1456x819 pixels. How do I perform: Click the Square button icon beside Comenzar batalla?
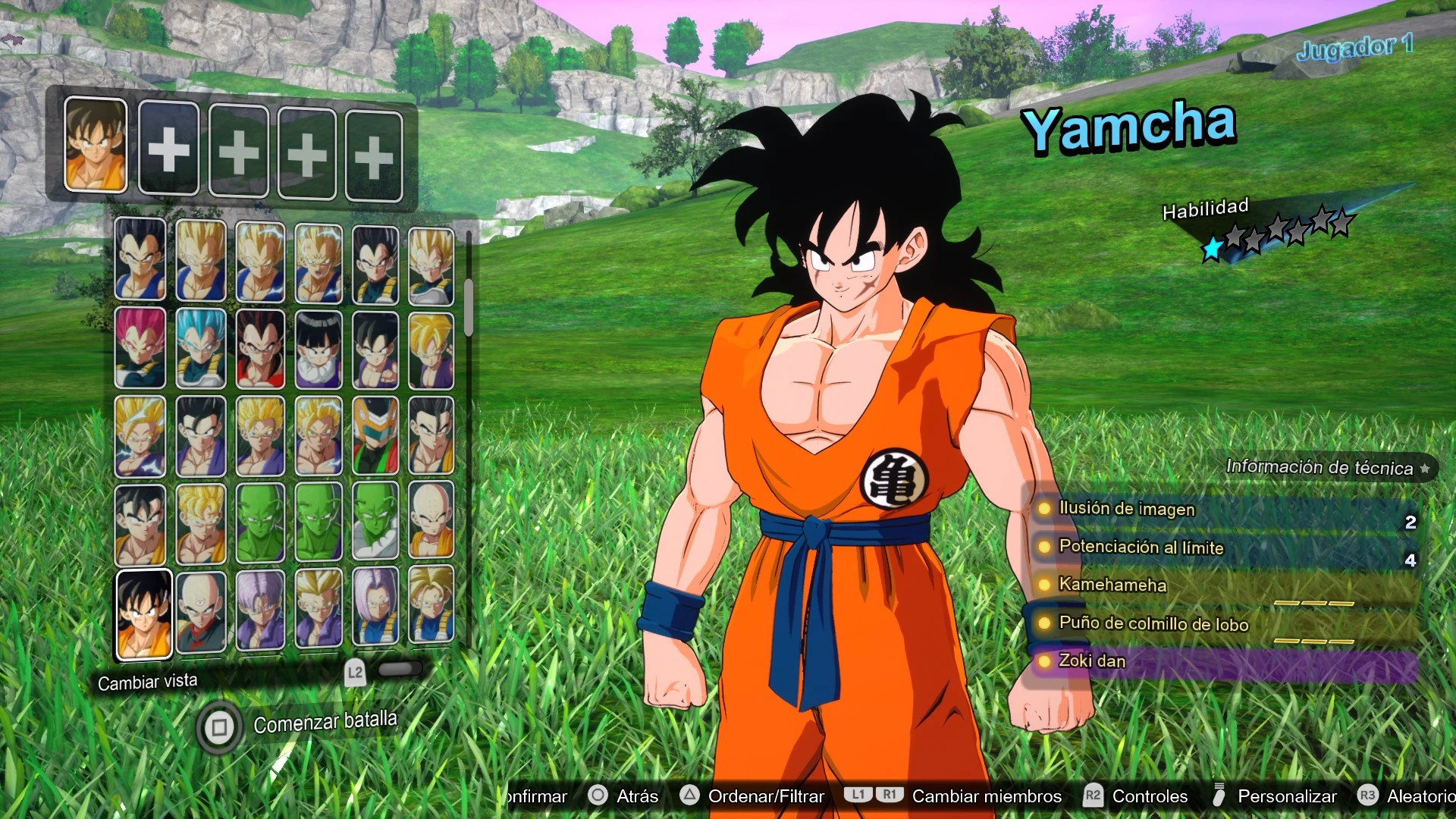click(218, 728)
